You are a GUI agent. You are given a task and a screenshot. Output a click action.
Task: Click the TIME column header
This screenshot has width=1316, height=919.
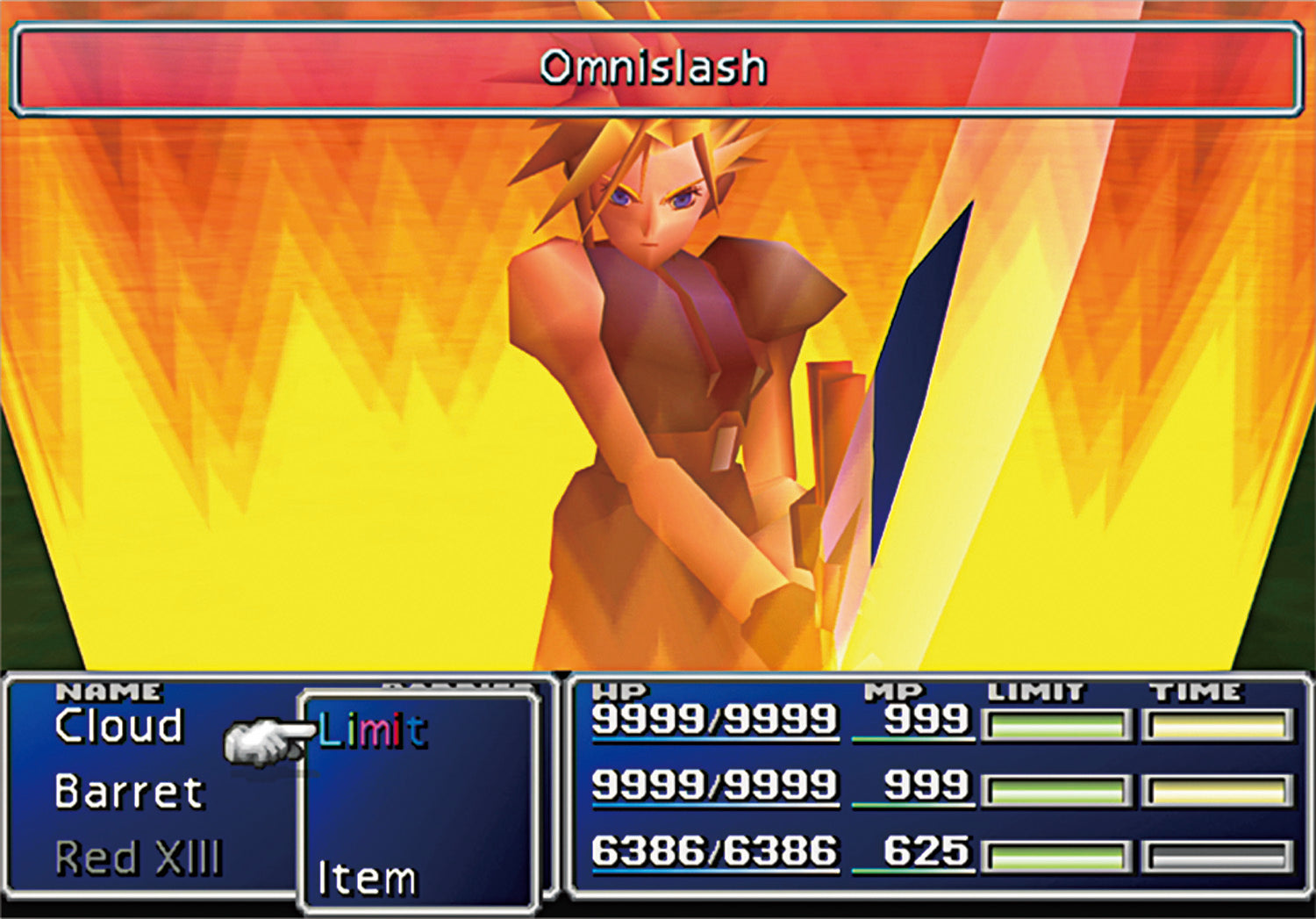pyautogui.click(x=1196, y=690)
